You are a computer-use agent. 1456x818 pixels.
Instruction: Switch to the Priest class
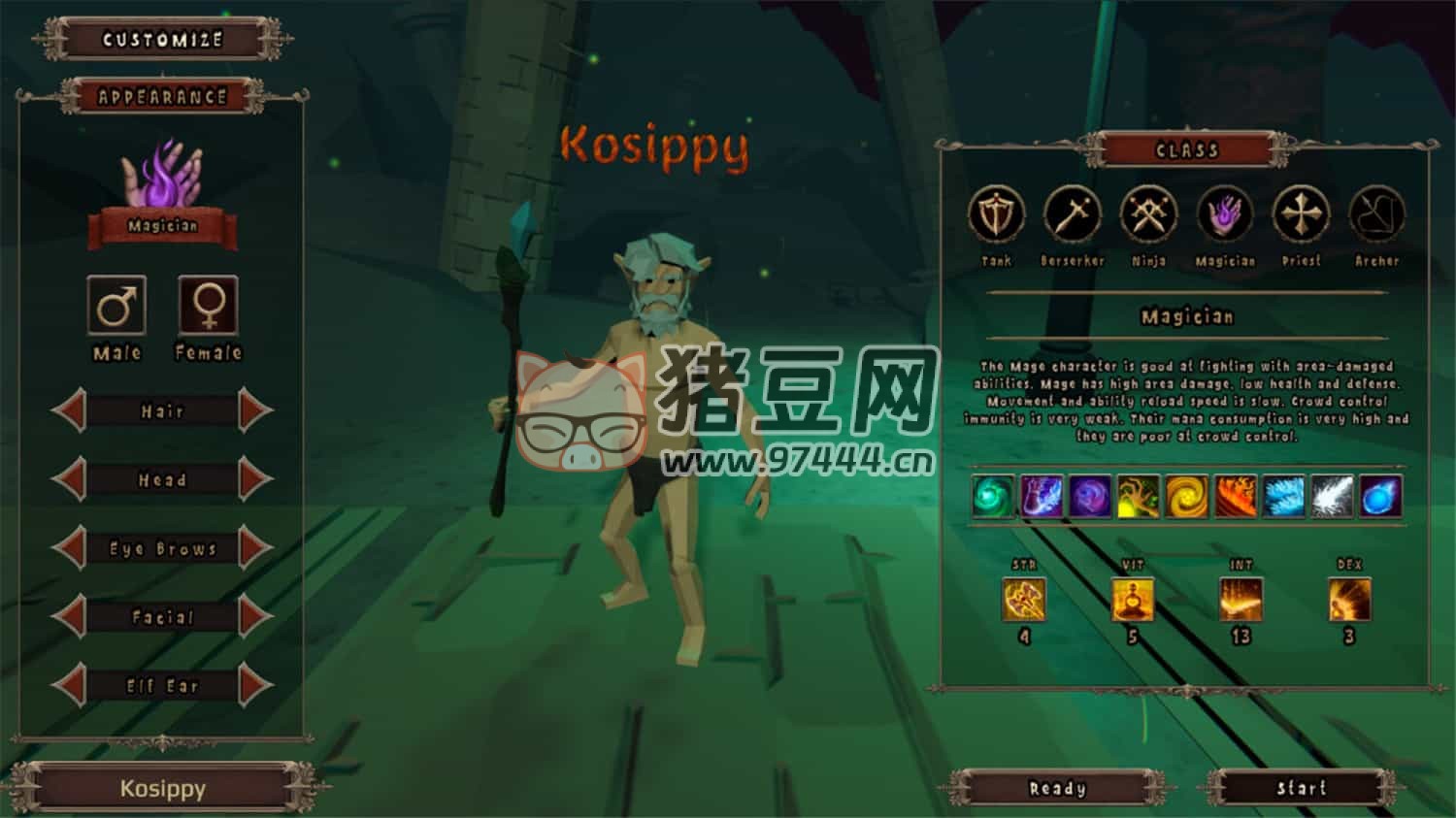[x=1301, y=215]
